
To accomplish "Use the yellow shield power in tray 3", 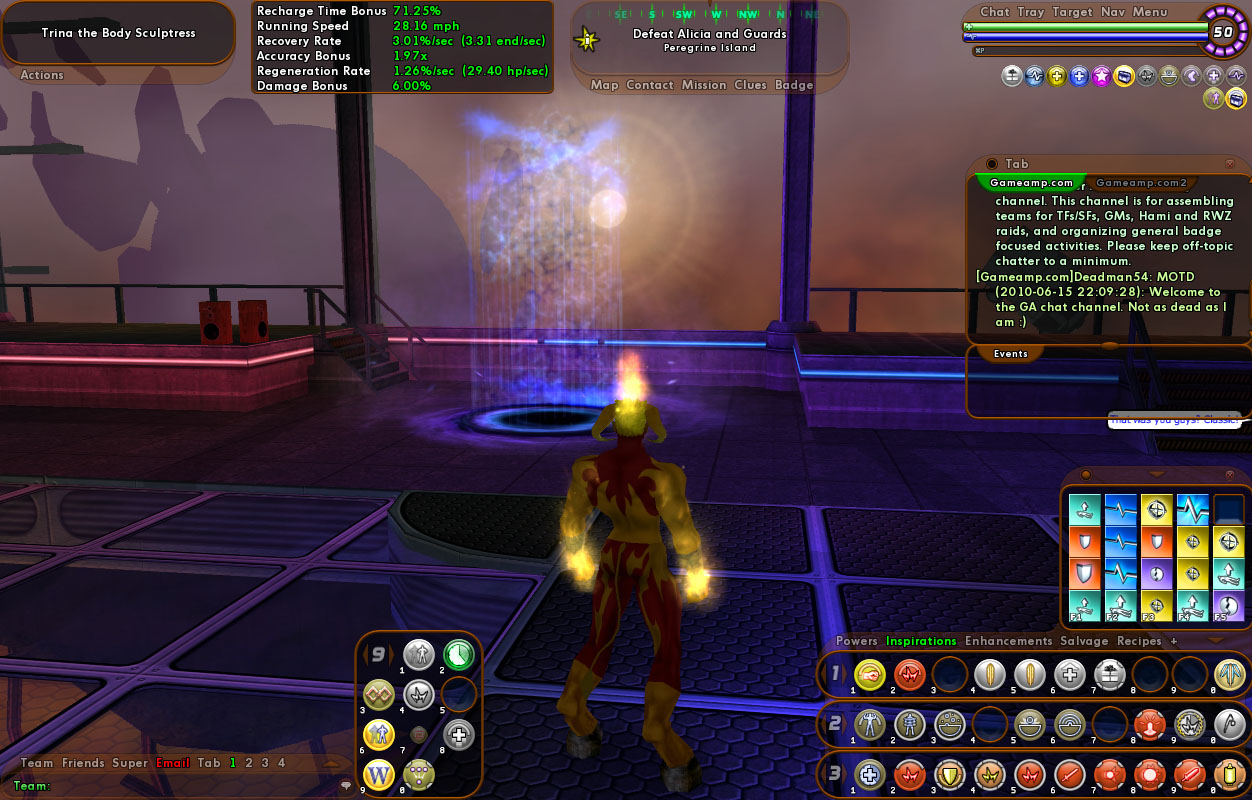I will (949, 775).
